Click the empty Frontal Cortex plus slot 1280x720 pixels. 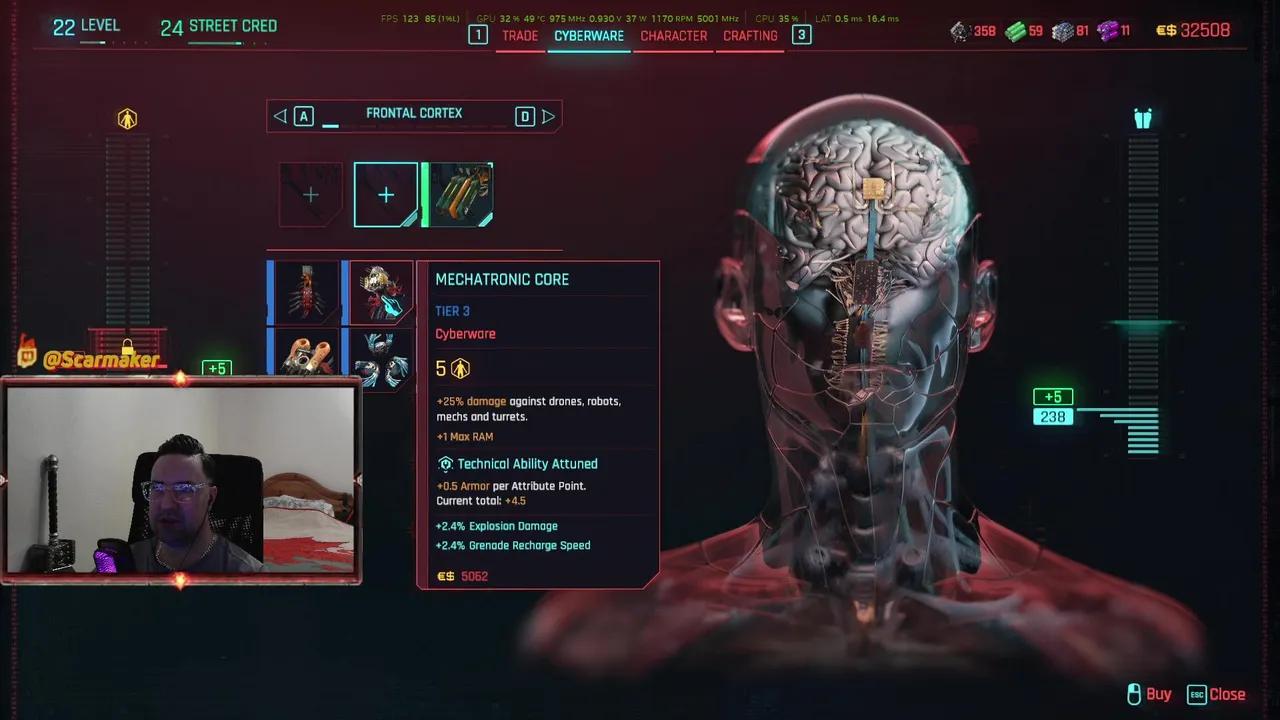click(385, 194)
